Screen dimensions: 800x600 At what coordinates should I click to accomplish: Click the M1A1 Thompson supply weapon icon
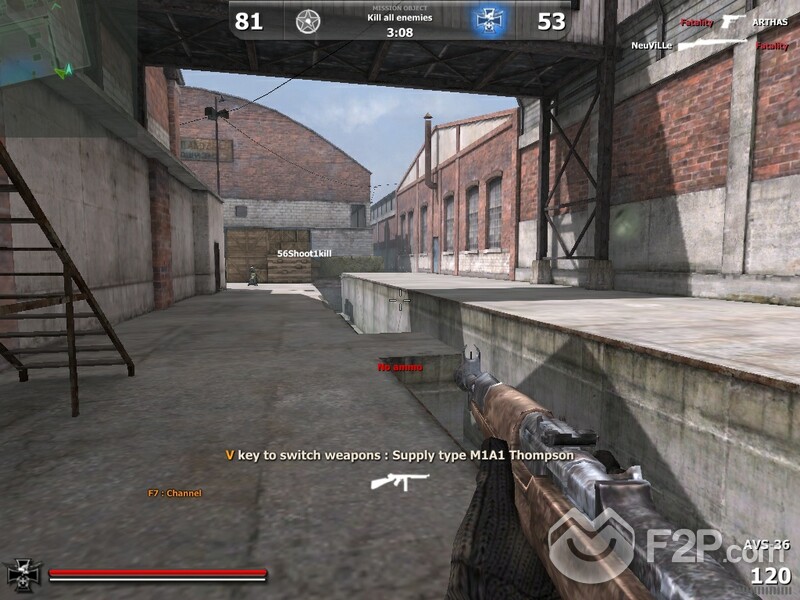pyautogui.click(x=399, y=482)
